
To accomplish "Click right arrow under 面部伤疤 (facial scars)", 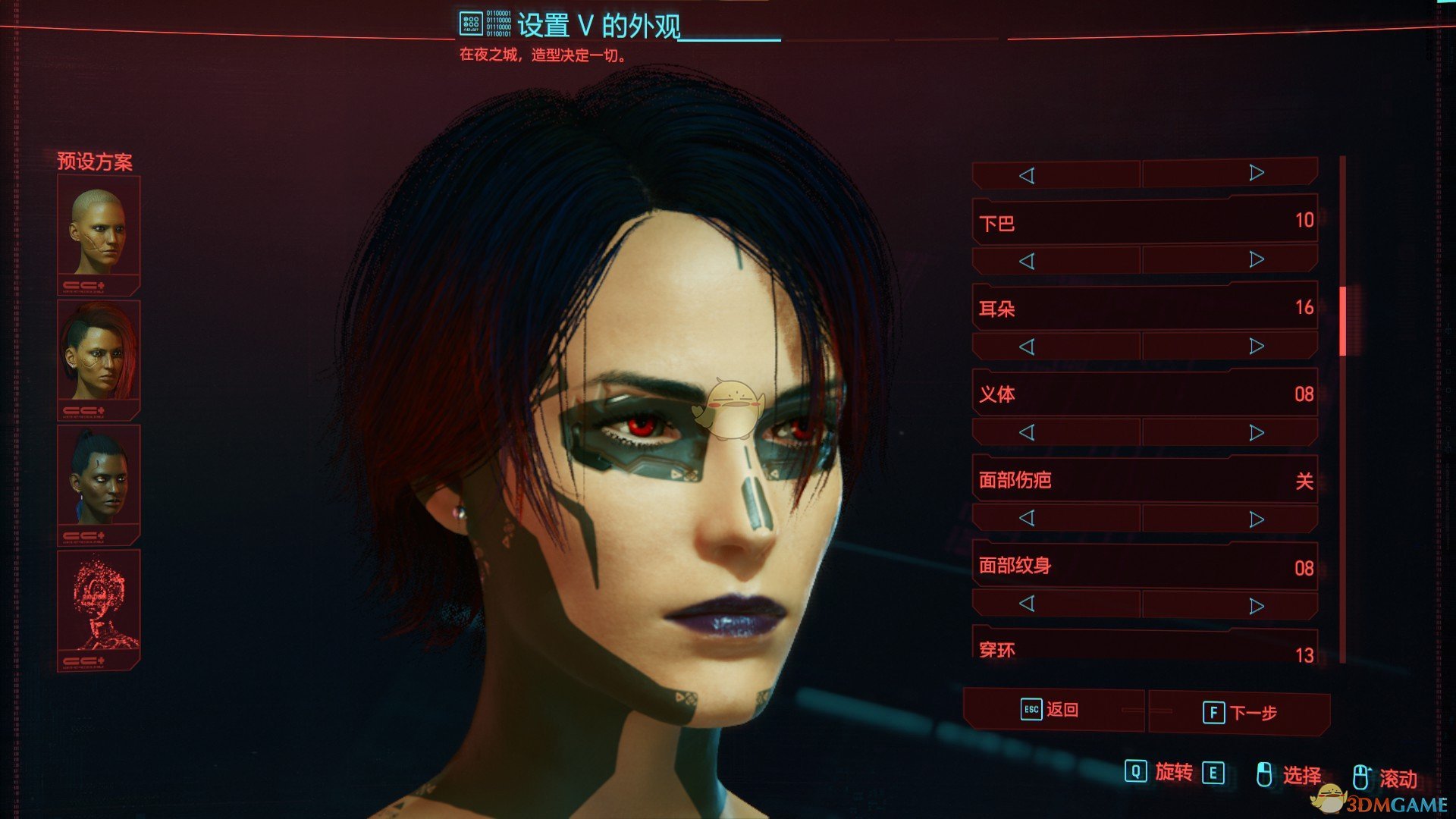I will (x=1257, y=519).
